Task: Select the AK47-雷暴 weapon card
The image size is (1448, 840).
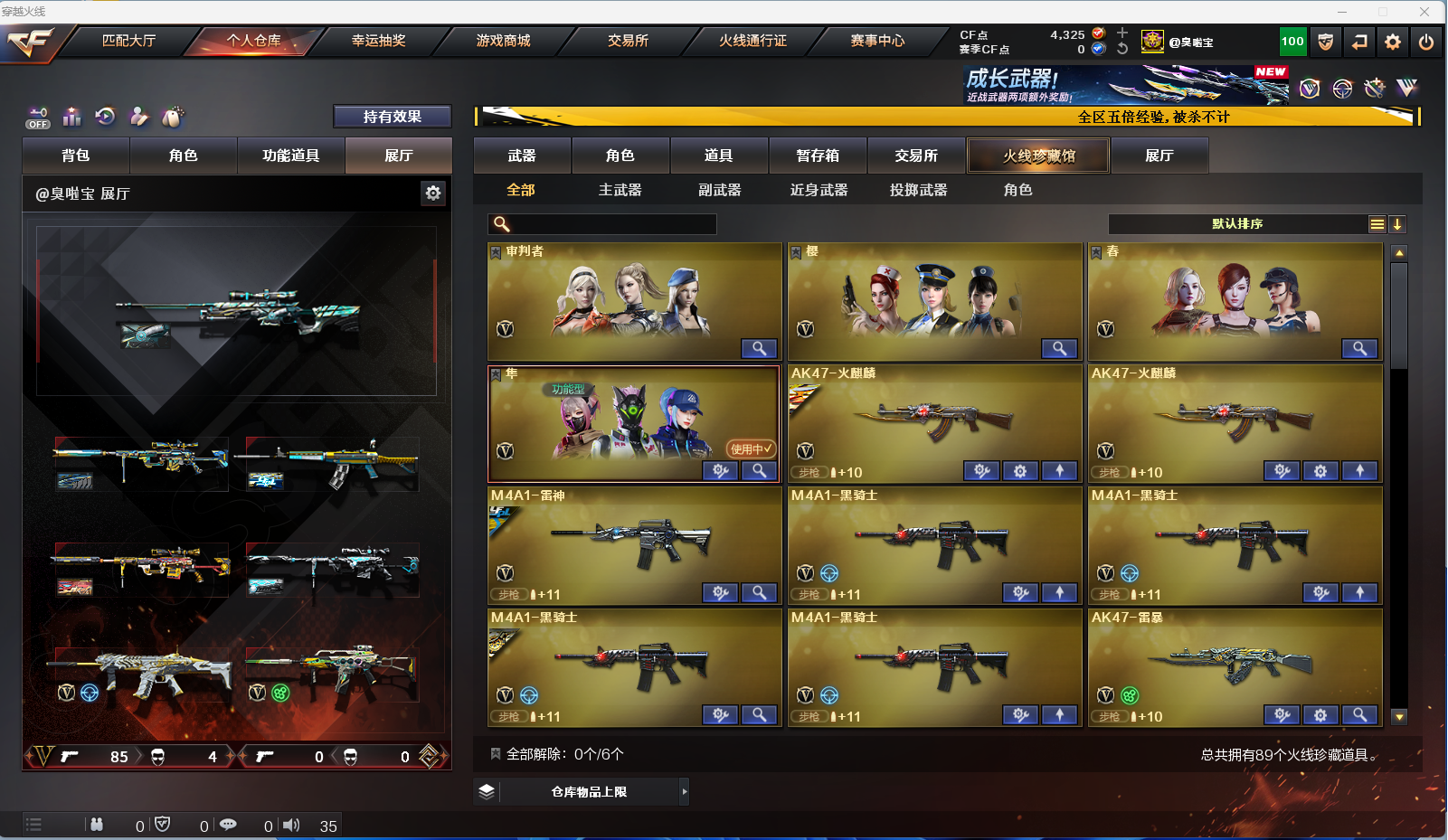Action: pyautogui.click(x=1235, y=667)
